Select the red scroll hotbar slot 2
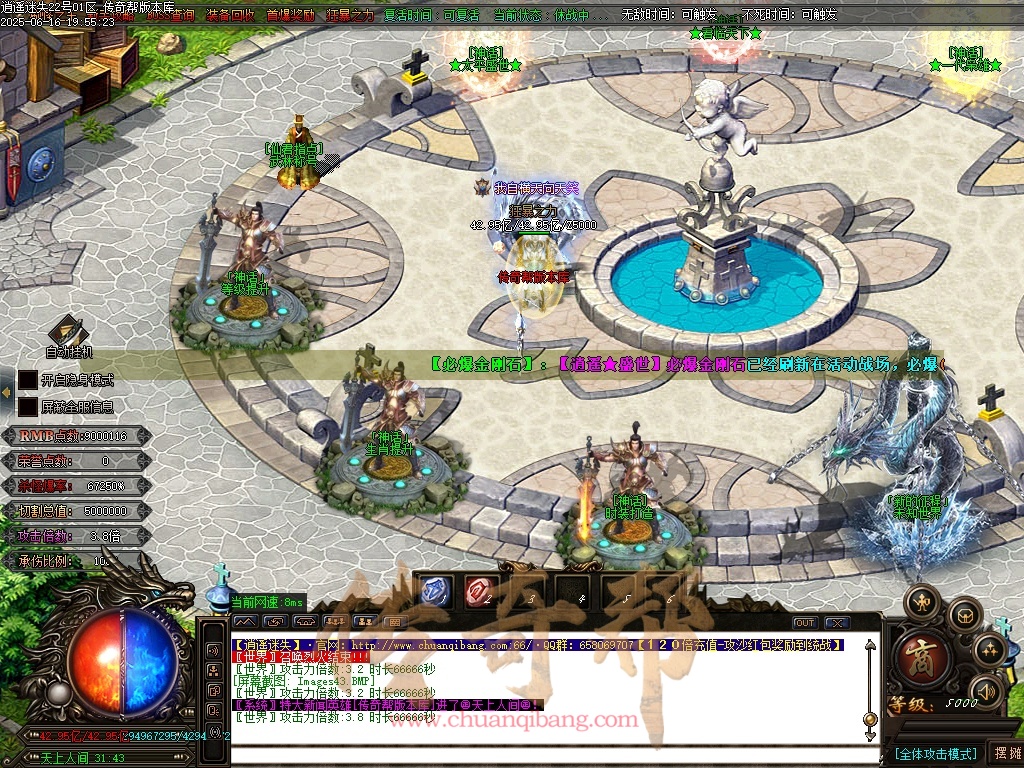This screenshot has height=768, width=1024. coord(480,592)
